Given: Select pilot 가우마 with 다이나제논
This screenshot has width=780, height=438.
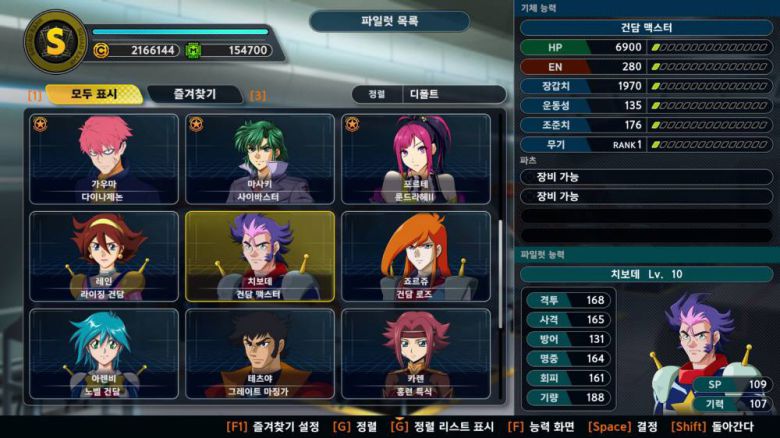Looking at the screenshot, I should point(104,159).
